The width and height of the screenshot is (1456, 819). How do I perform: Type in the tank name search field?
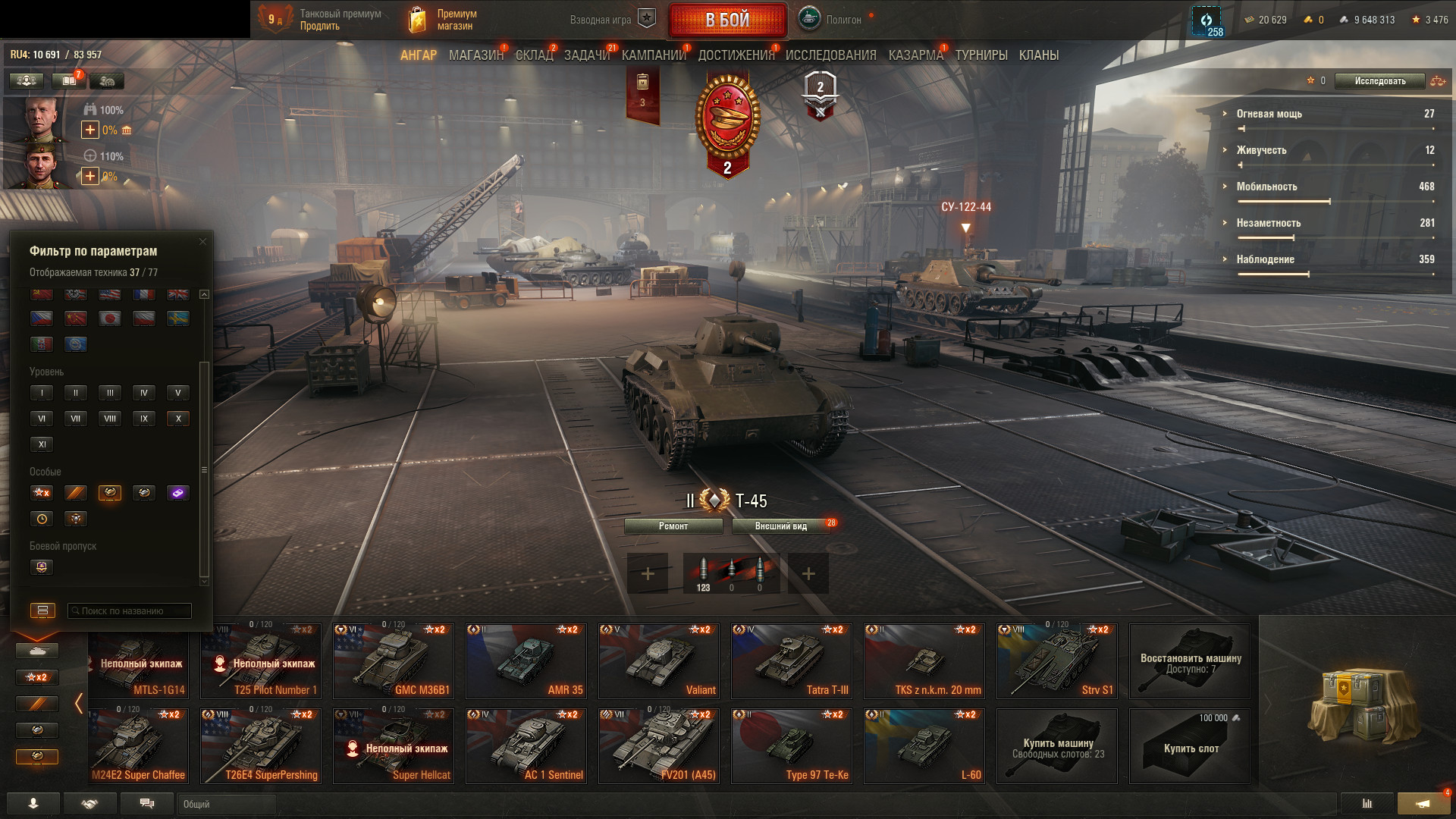(x=130, y=611)
